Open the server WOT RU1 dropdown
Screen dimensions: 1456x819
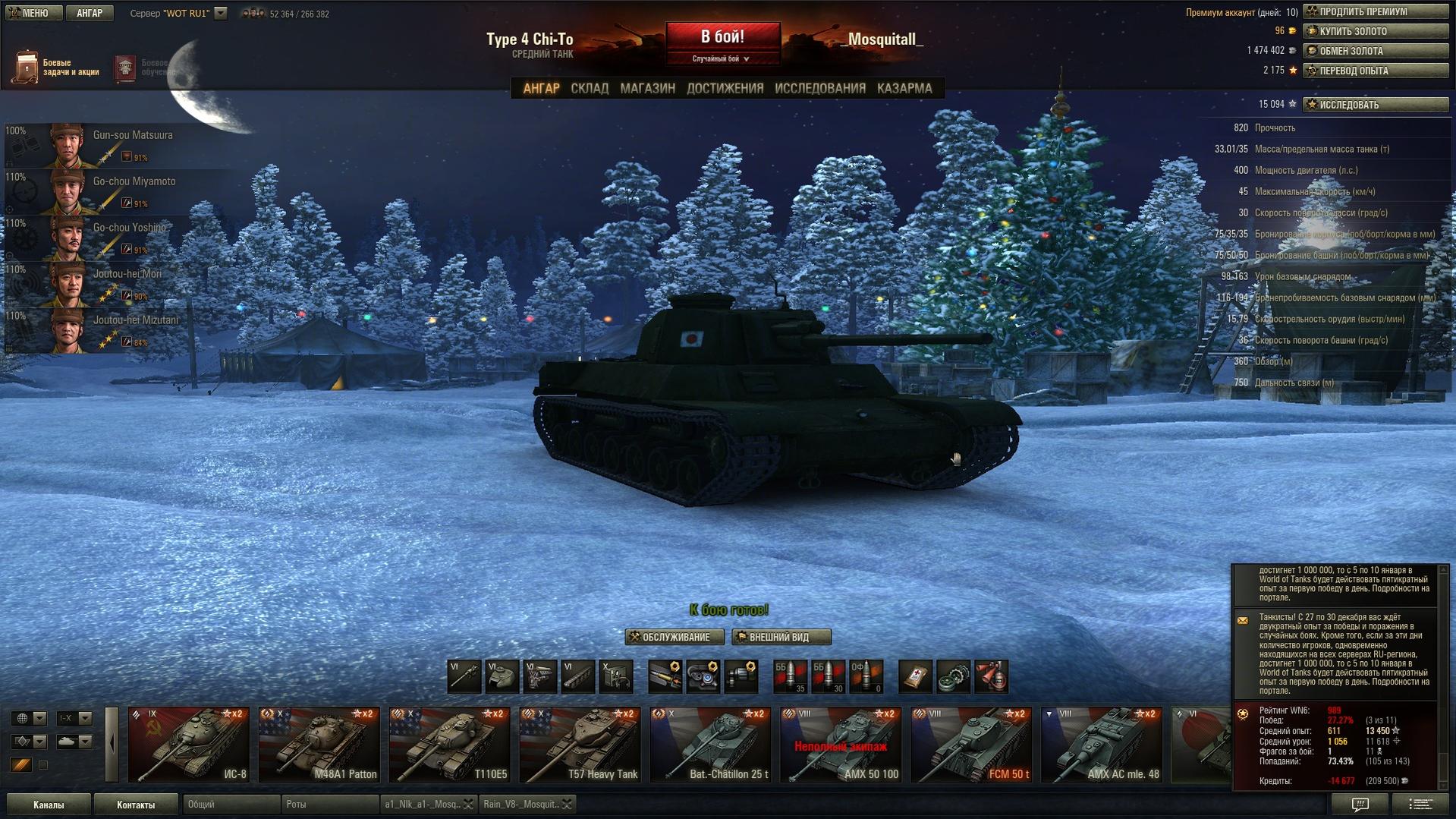[220, 13]
